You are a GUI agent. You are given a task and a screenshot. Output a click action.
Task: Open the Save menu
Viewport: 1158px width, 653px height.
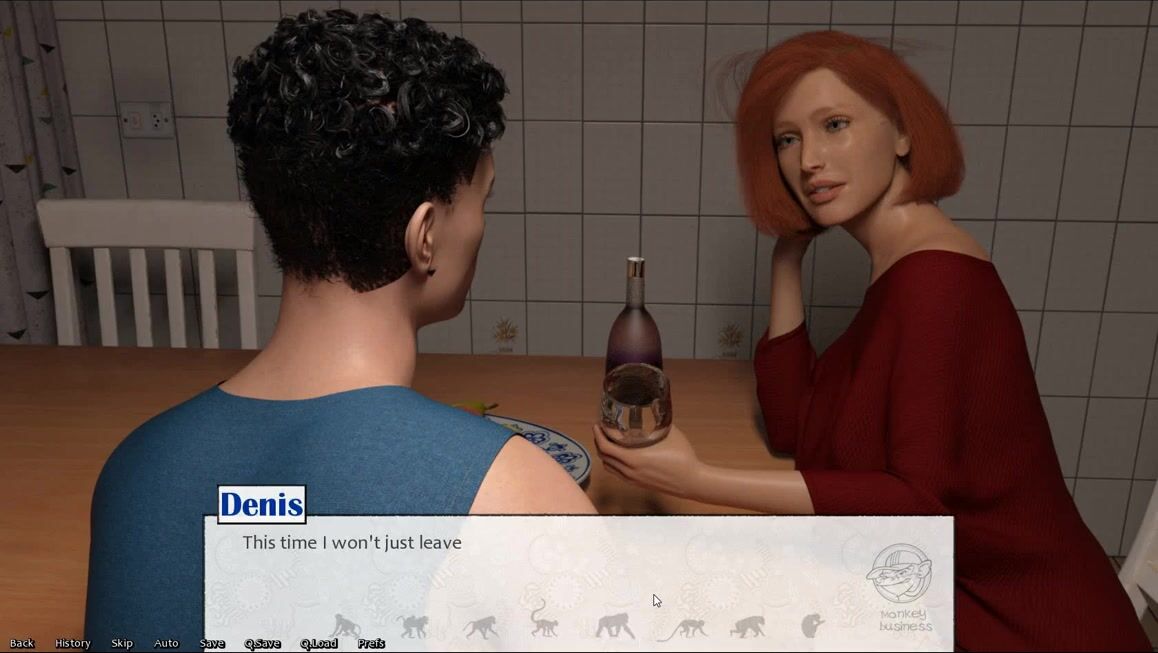tap(212, 643)
